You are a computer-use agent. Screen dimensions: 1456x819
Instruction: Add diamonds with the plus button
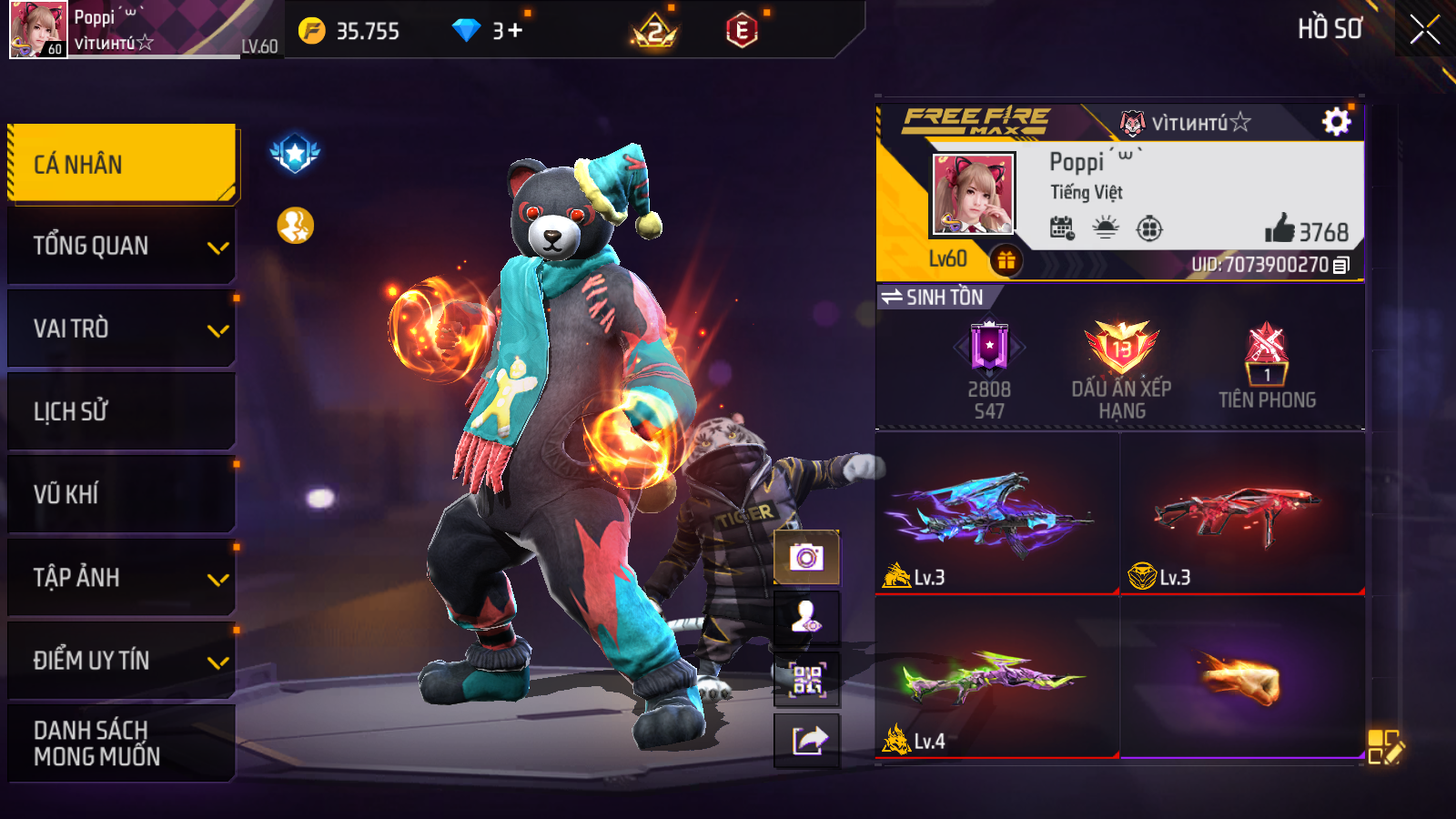515,31
